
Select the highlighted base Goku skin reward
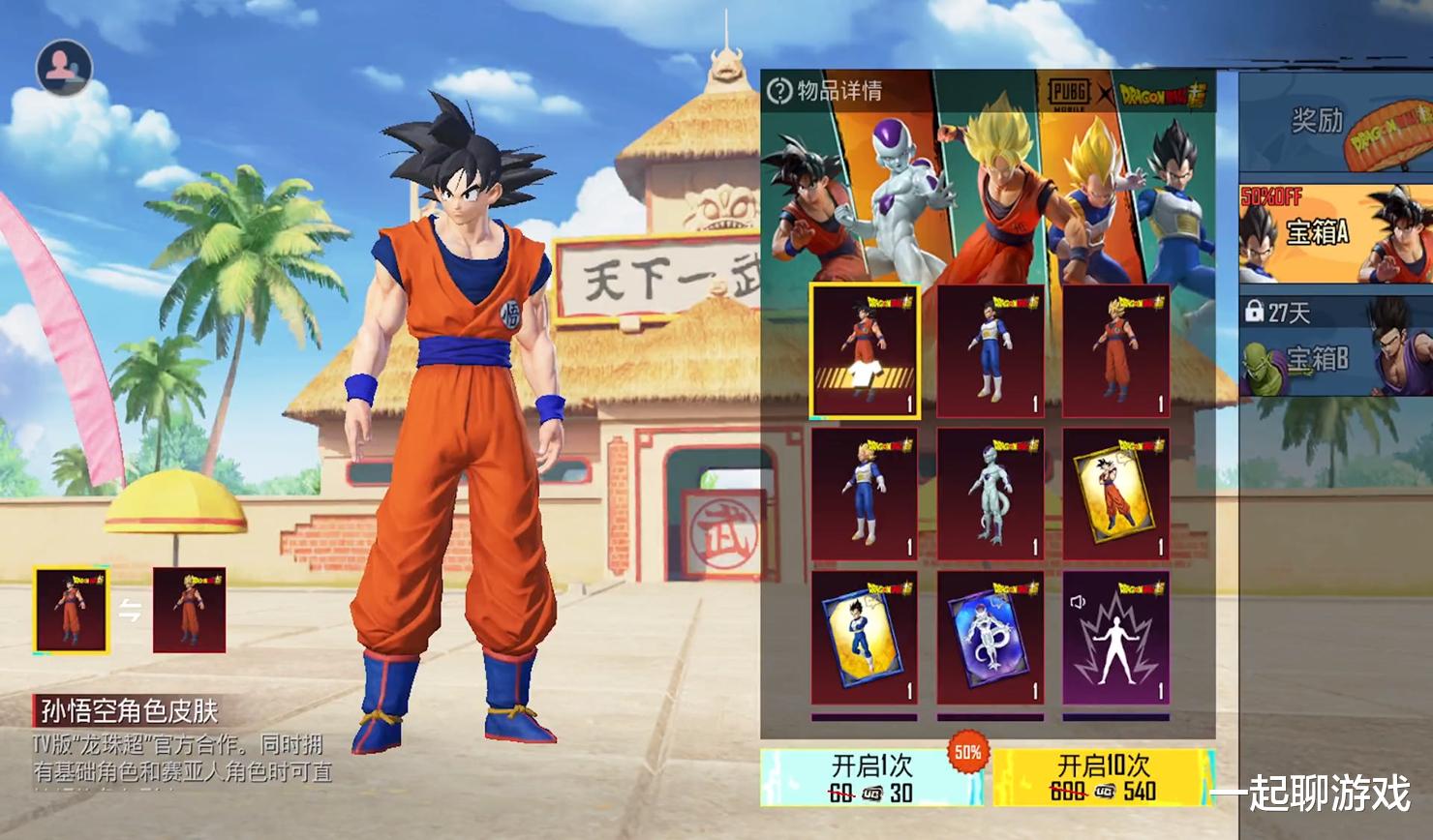[865, 351]
